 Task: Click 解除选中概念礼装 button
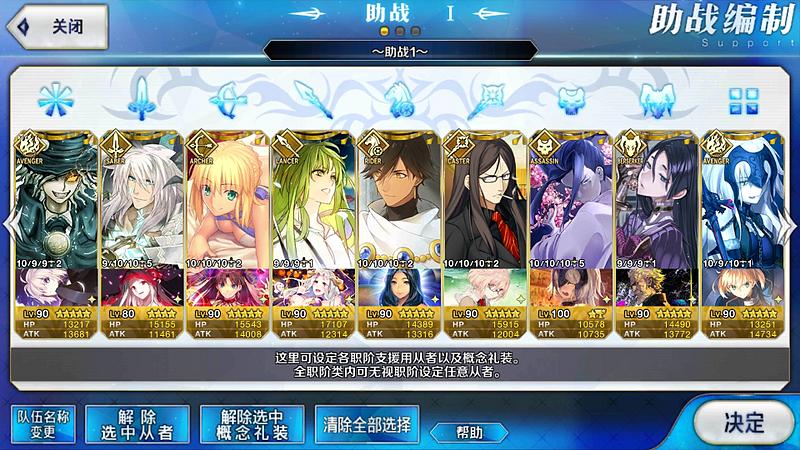[251, 423]
